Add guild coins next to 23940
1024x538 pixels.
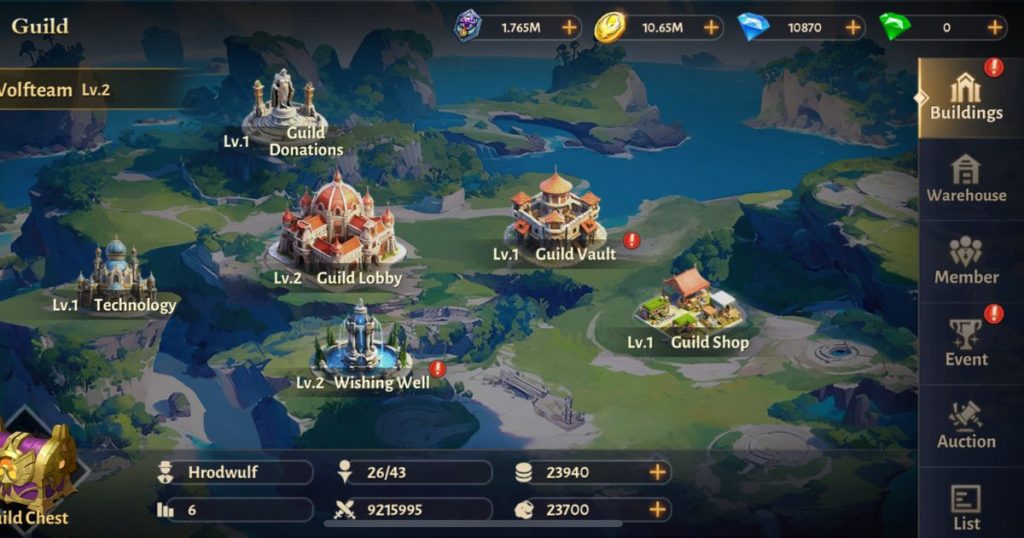click(657, 472)
